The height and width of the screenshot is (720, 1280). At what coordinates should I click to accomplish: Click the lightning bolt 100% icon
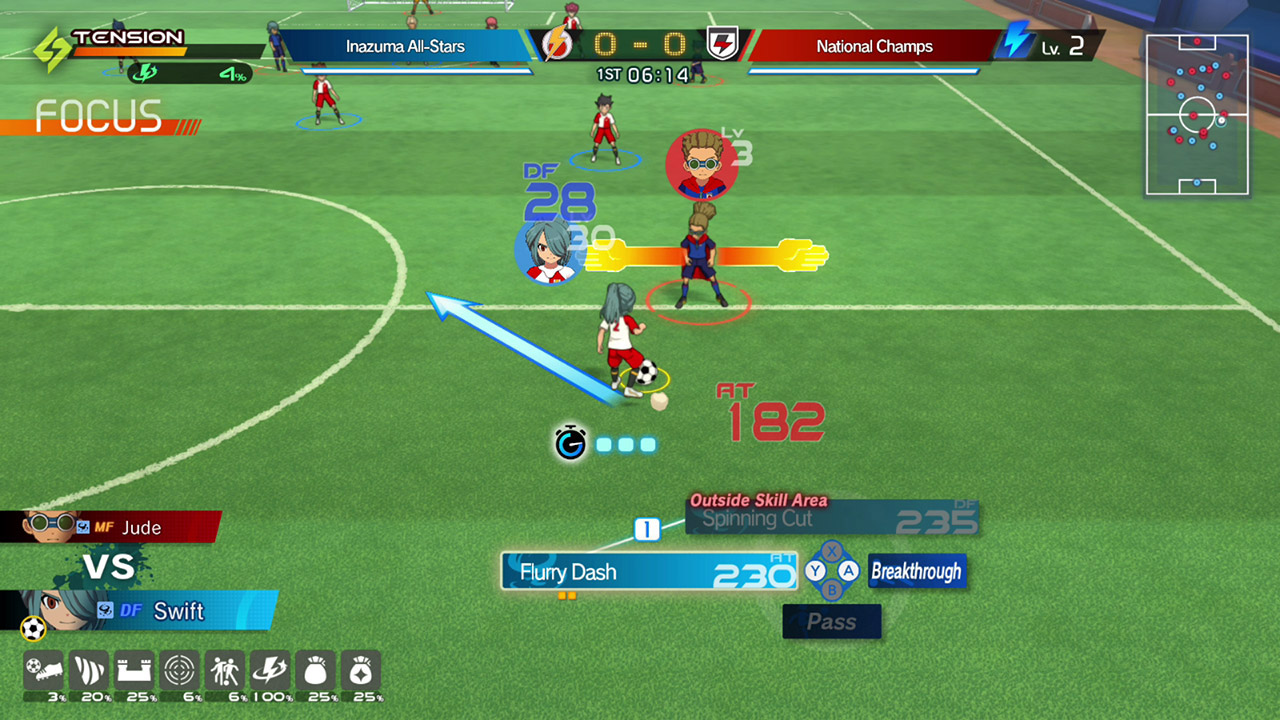click(x=270, y=672)
